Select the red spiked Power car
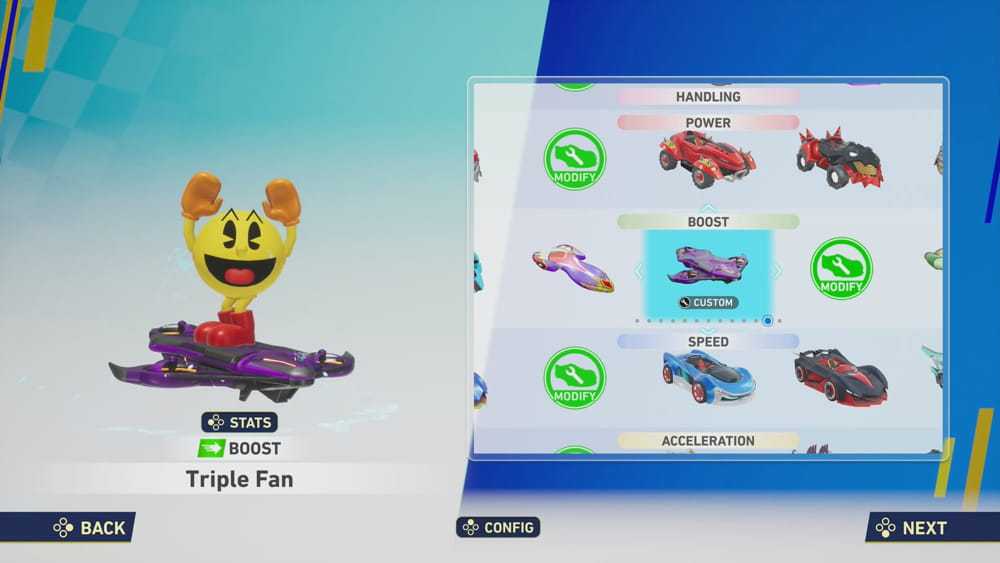 tap(707, 158)
